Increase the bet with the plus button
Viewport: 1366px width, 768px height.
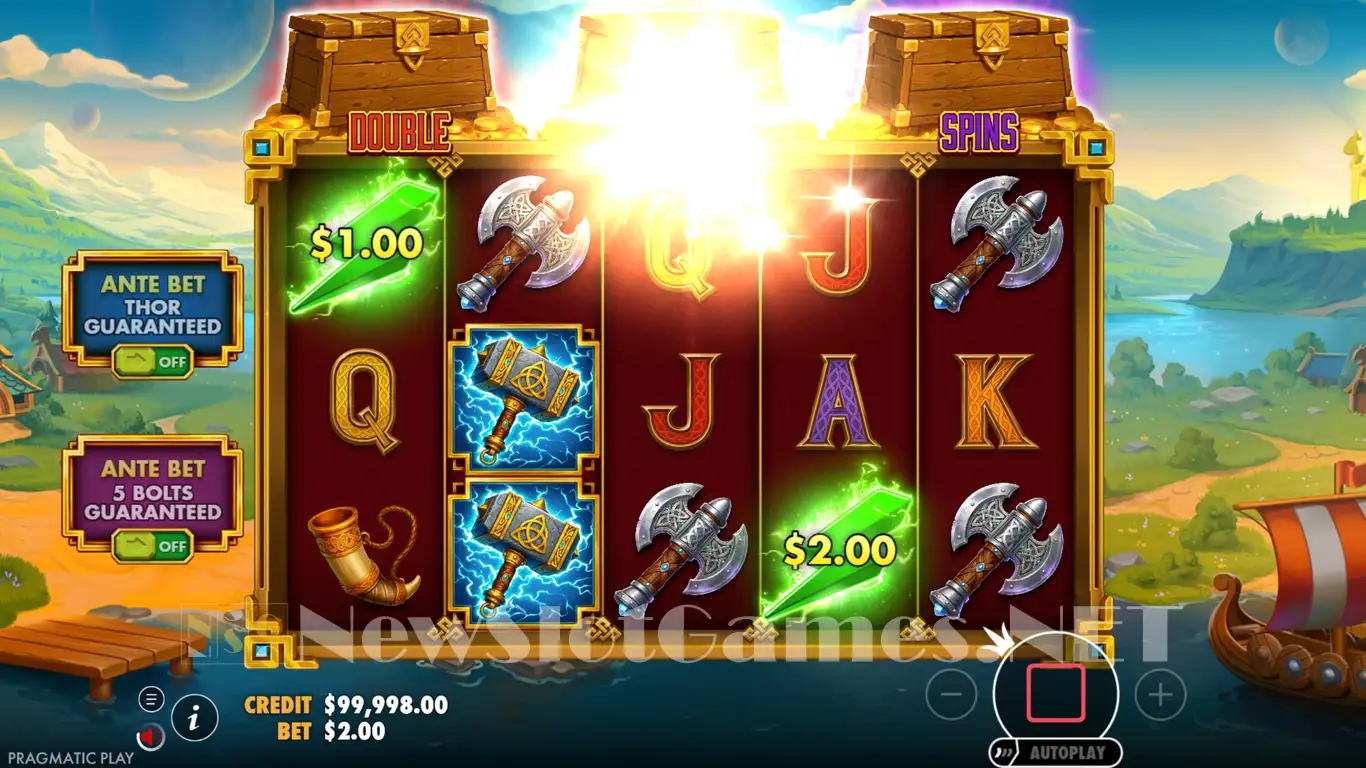click(1160, 694)
